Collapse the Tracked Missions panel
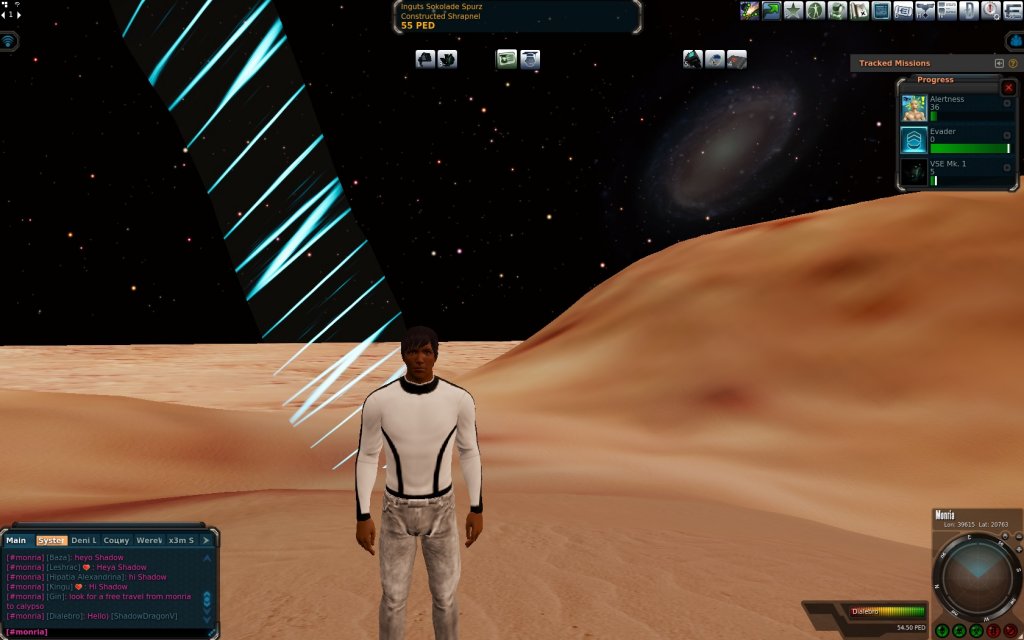The height and width of the screenshot is (640, 1024). point(999,63)
